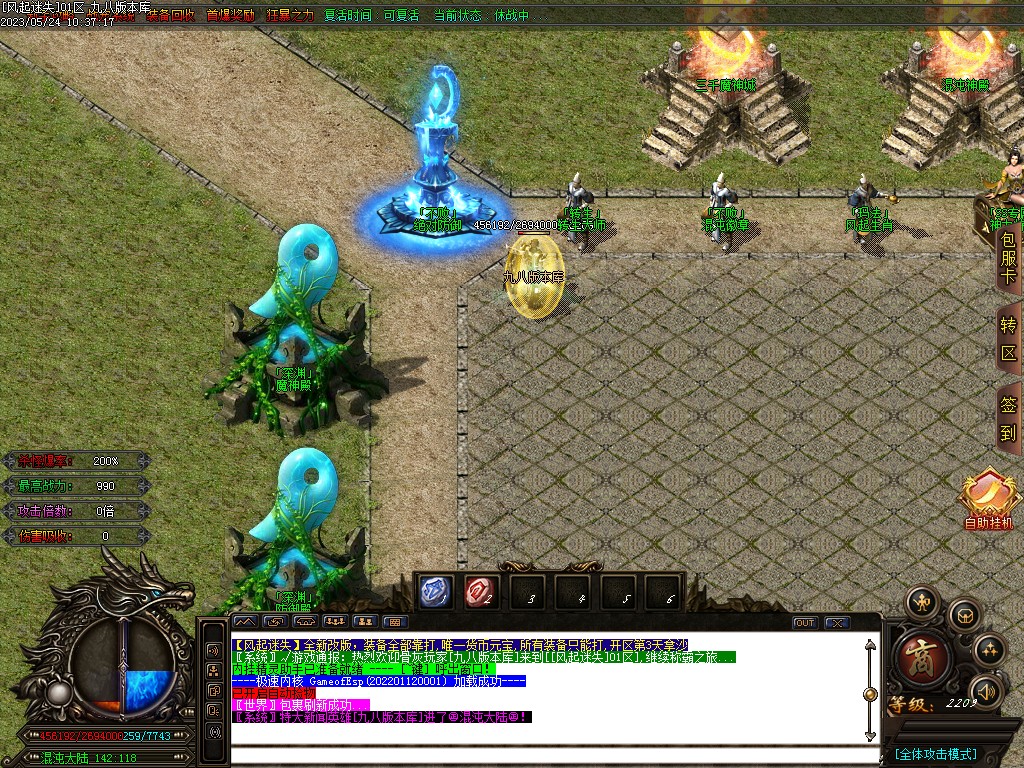
Task: Open the character panel round button
Action: click(x=921, y=604)
